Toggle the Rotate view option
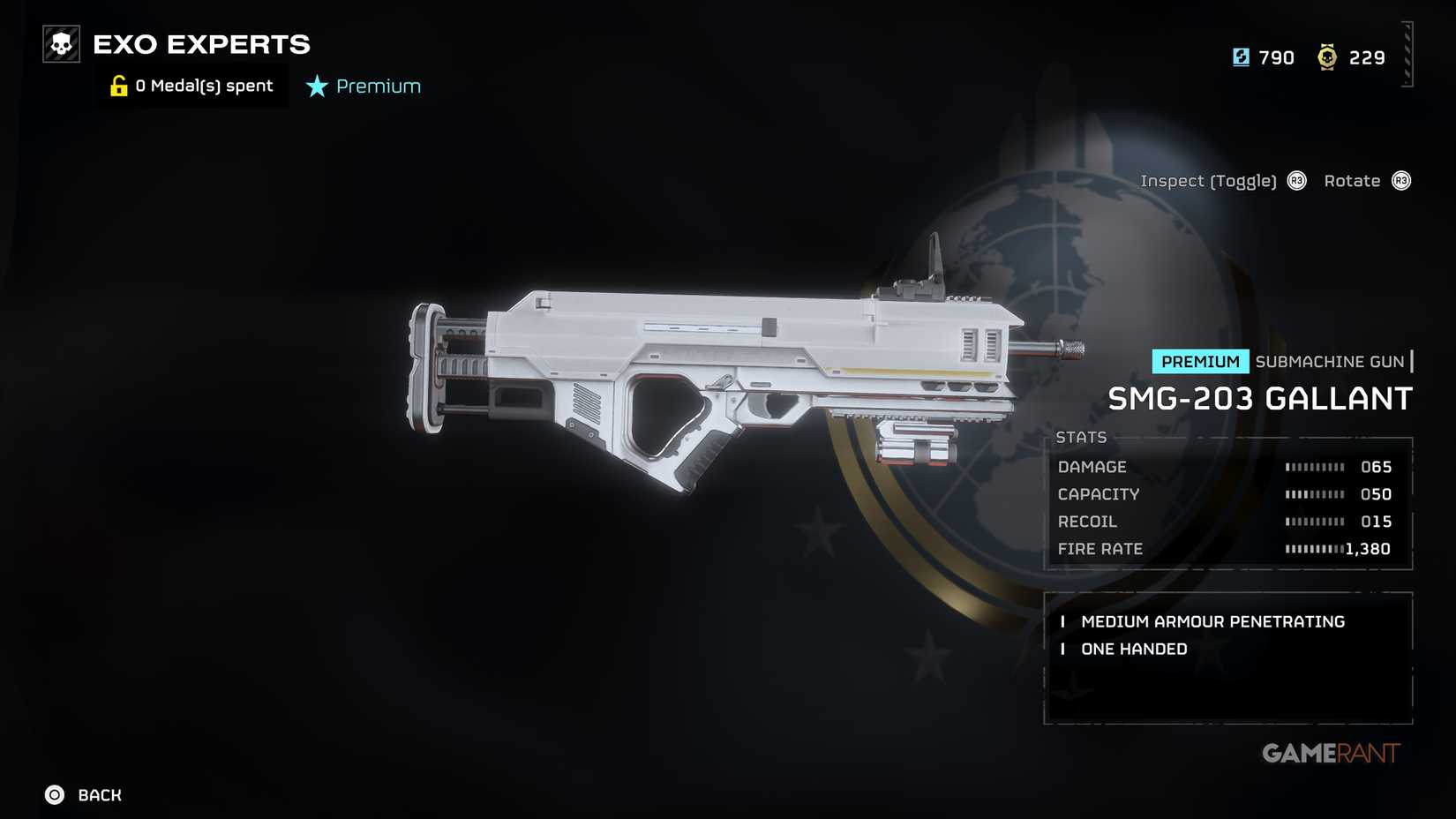Image resolution: width=1456 pixels, height=819 pixels. 1352,181
